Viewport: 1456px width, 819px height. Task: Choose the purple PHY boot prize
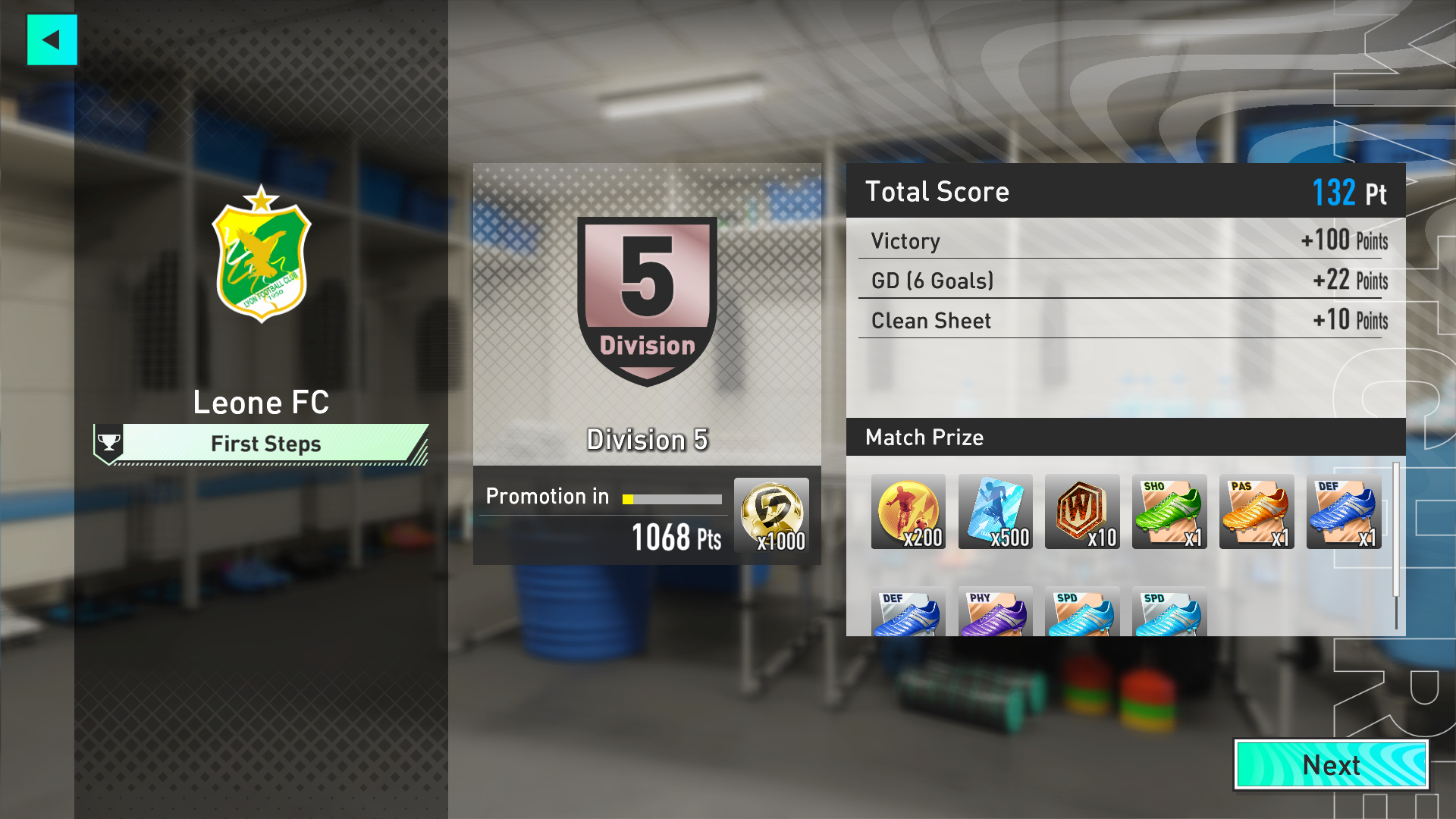pyautogui.click(x=995, y=611)
